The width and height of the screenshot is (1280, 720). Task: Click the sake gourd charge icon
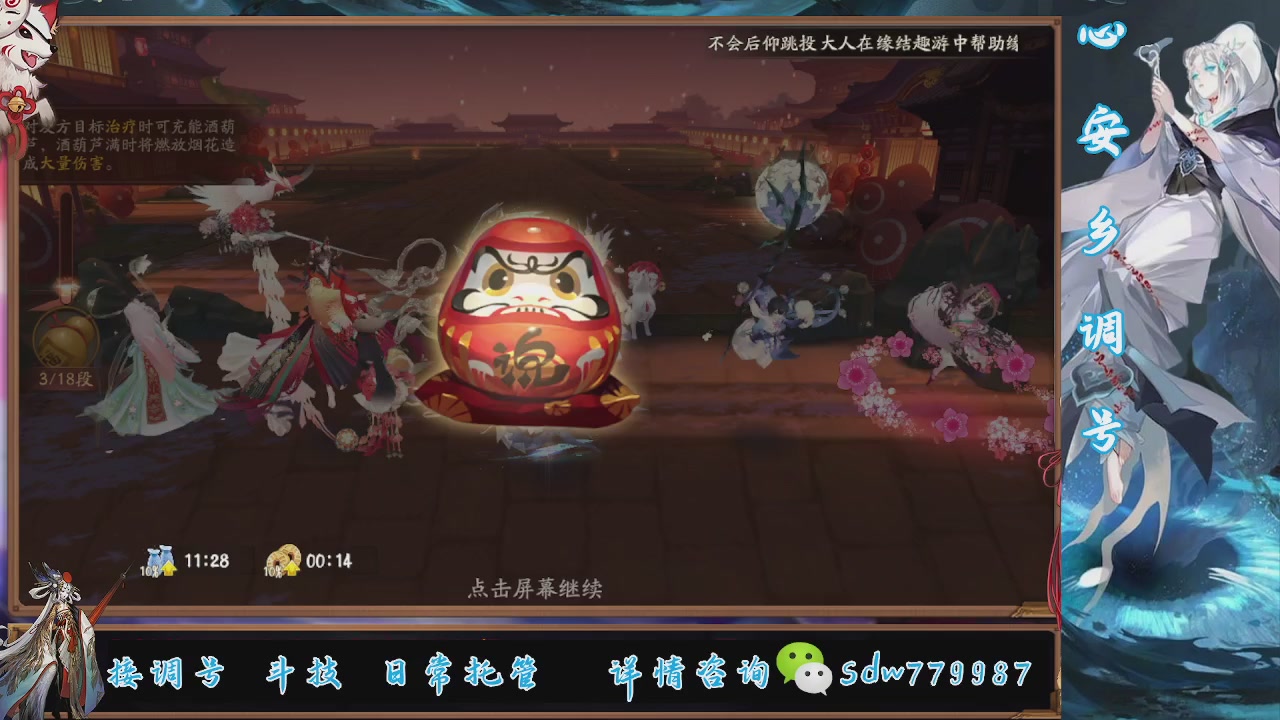[x=65, y=335]
